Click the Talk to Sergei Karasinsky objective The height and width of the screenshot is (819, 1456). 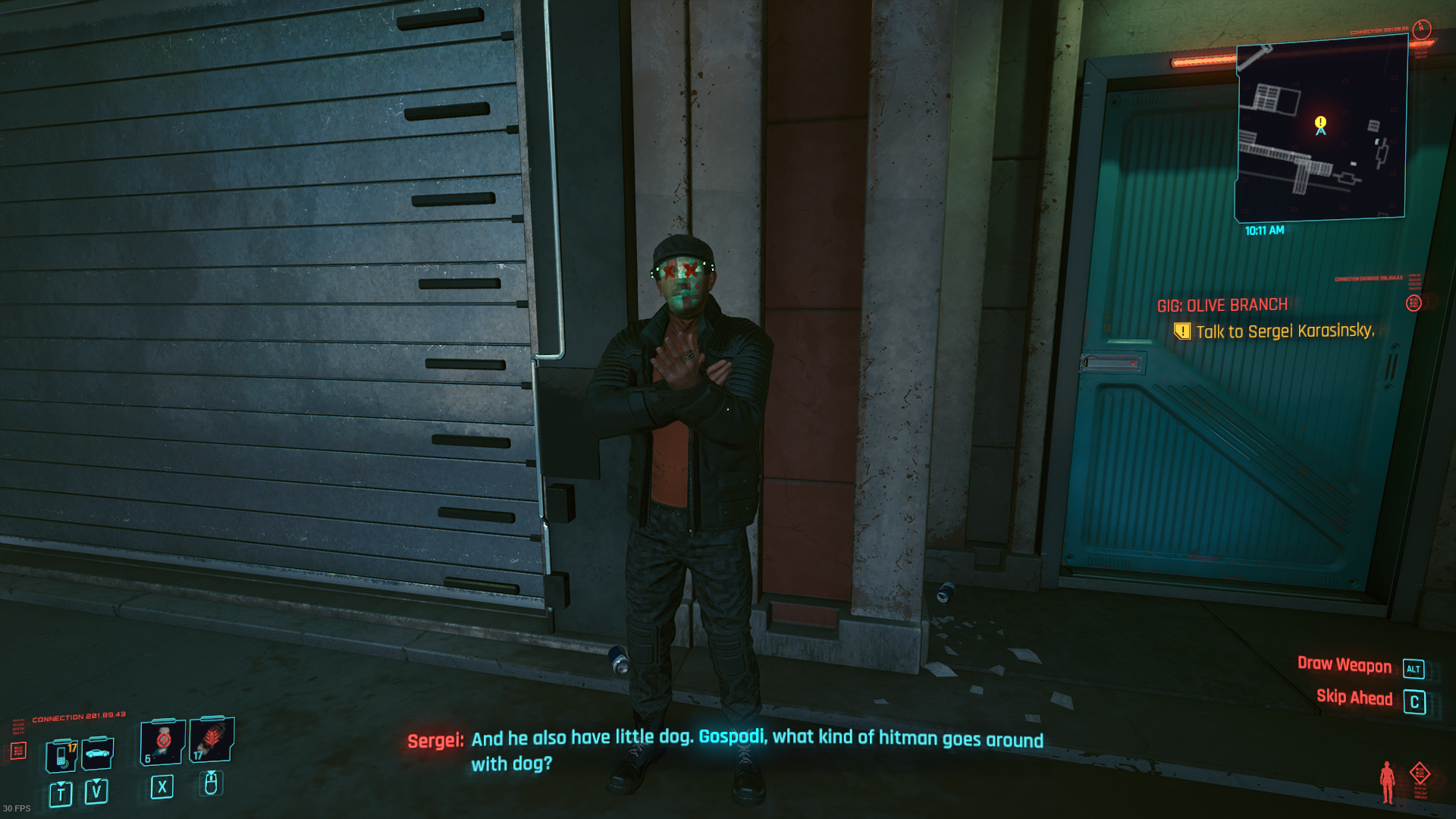tap(1284, 331)
